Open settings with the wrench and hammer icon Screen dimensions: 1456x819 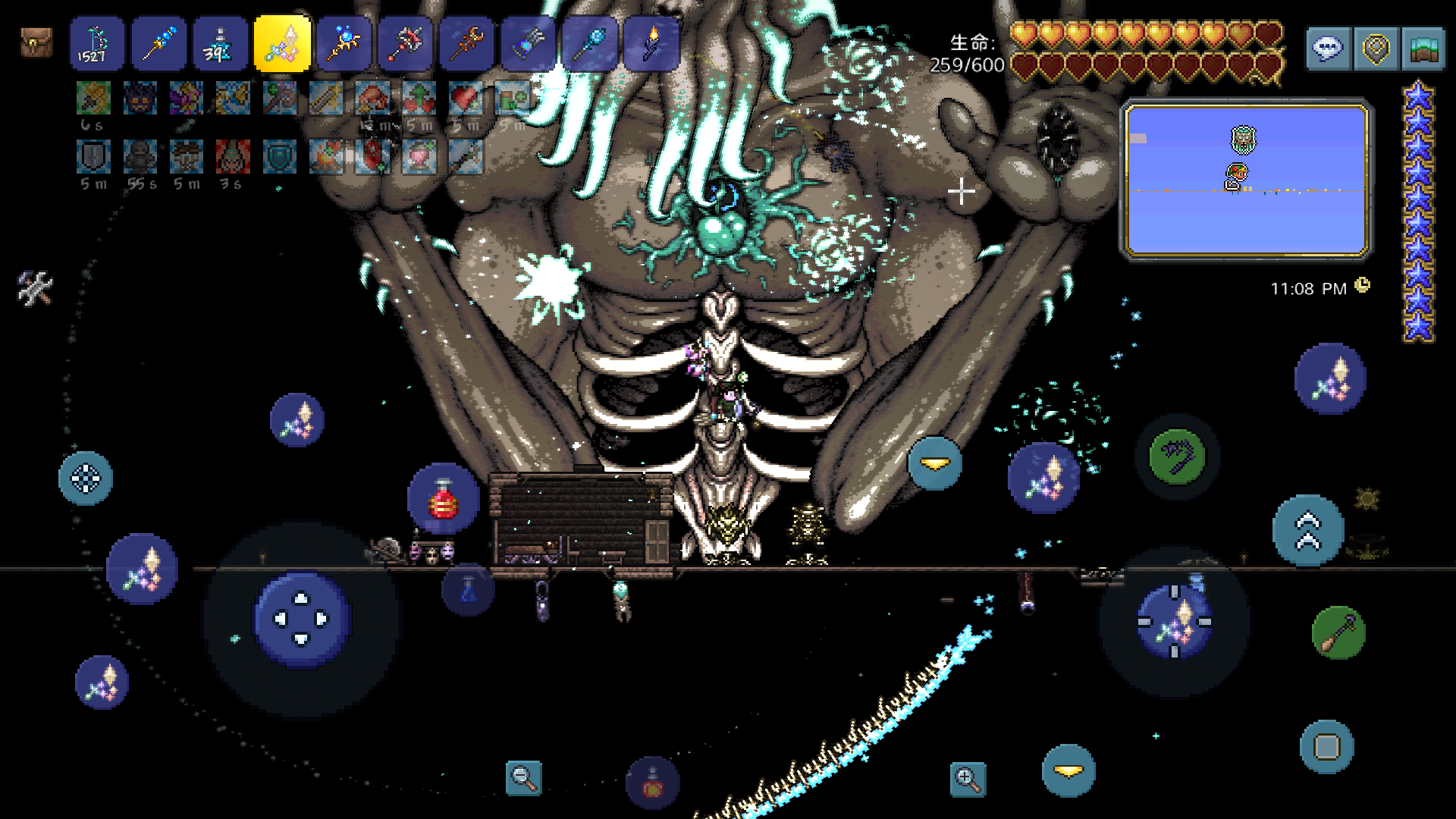coord(35,288)
